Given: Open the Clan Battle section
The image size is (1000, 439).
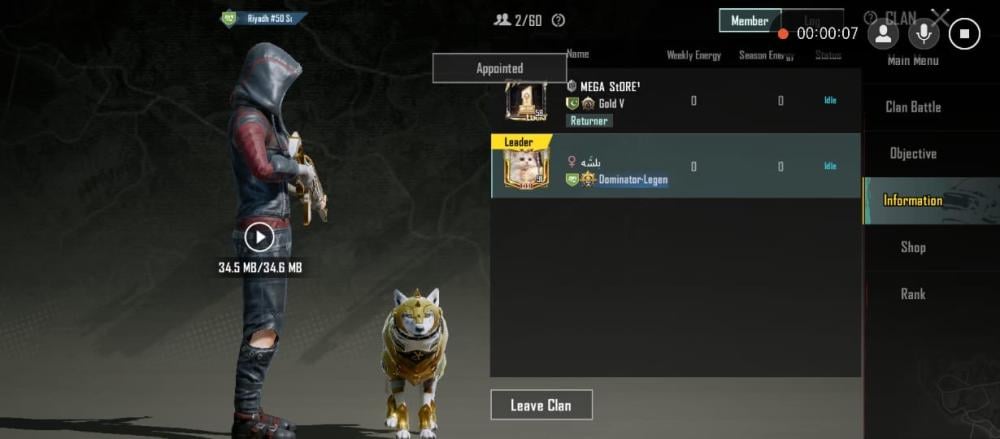Looking at the screenshot, I should tap(913, 107).
